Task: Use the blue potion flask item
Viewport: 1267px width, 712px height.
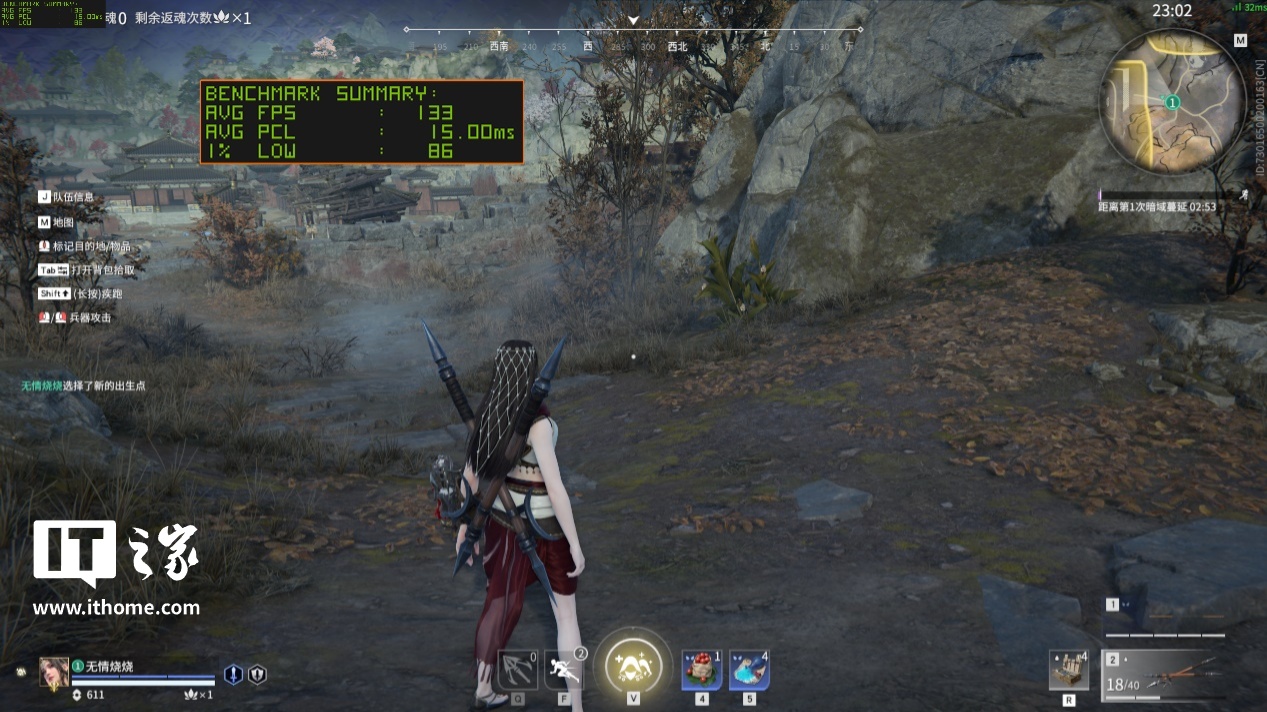Action: click(x=749, y=669)
